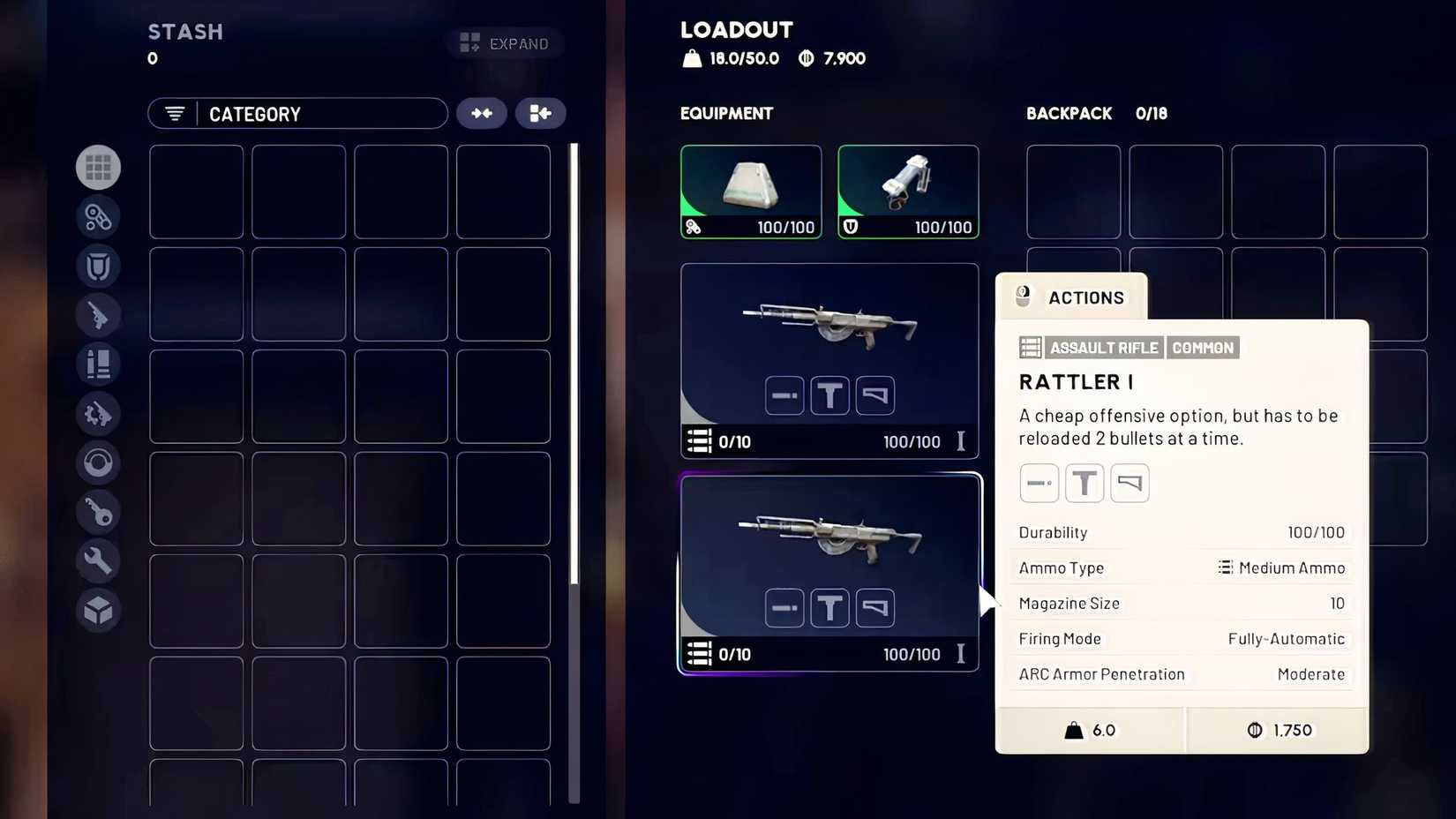Viewport: 1456px width, 819px height.
Task: Click the Rattler I durability bar value
Action: click(1316, 532)
